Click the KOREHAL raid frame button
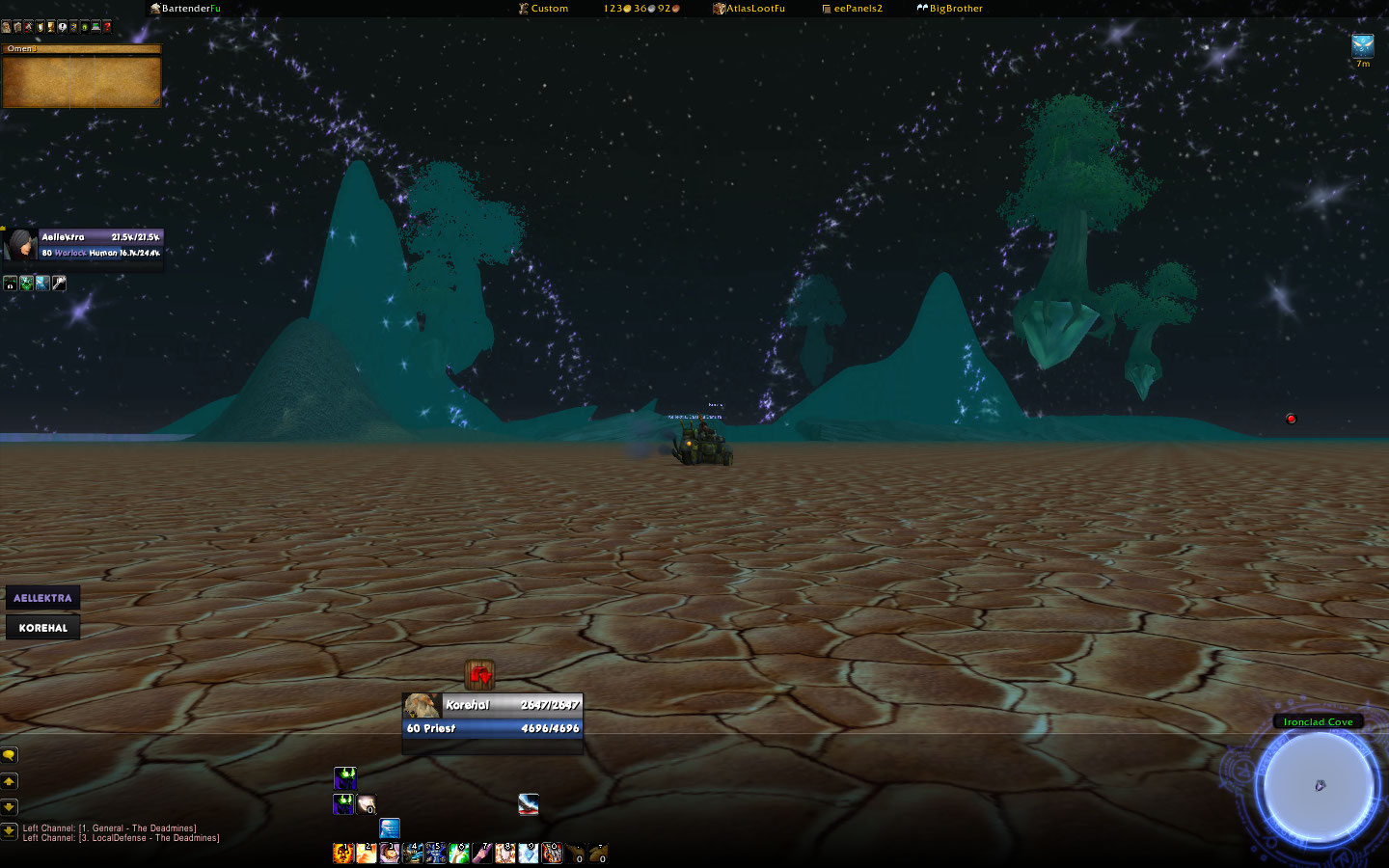 click(x=42, y=628)
